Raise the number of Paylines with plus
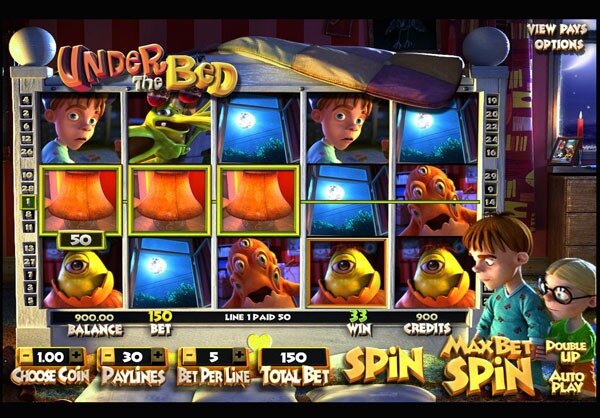Viewport: 600px width, 418px height. [157, 356]
